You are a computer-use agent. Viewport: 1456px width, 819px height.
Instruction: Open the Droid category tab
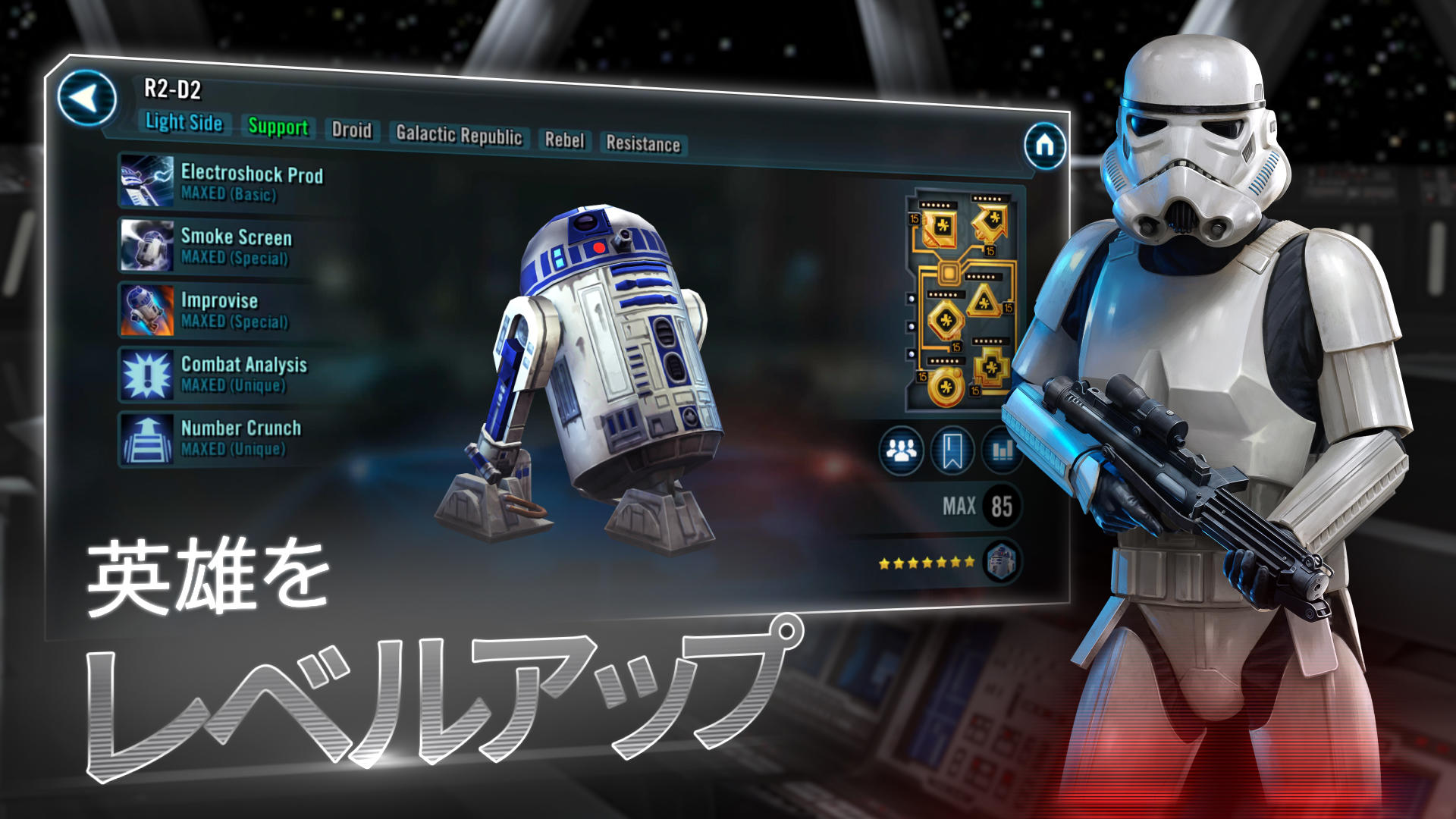coord(353,131)
